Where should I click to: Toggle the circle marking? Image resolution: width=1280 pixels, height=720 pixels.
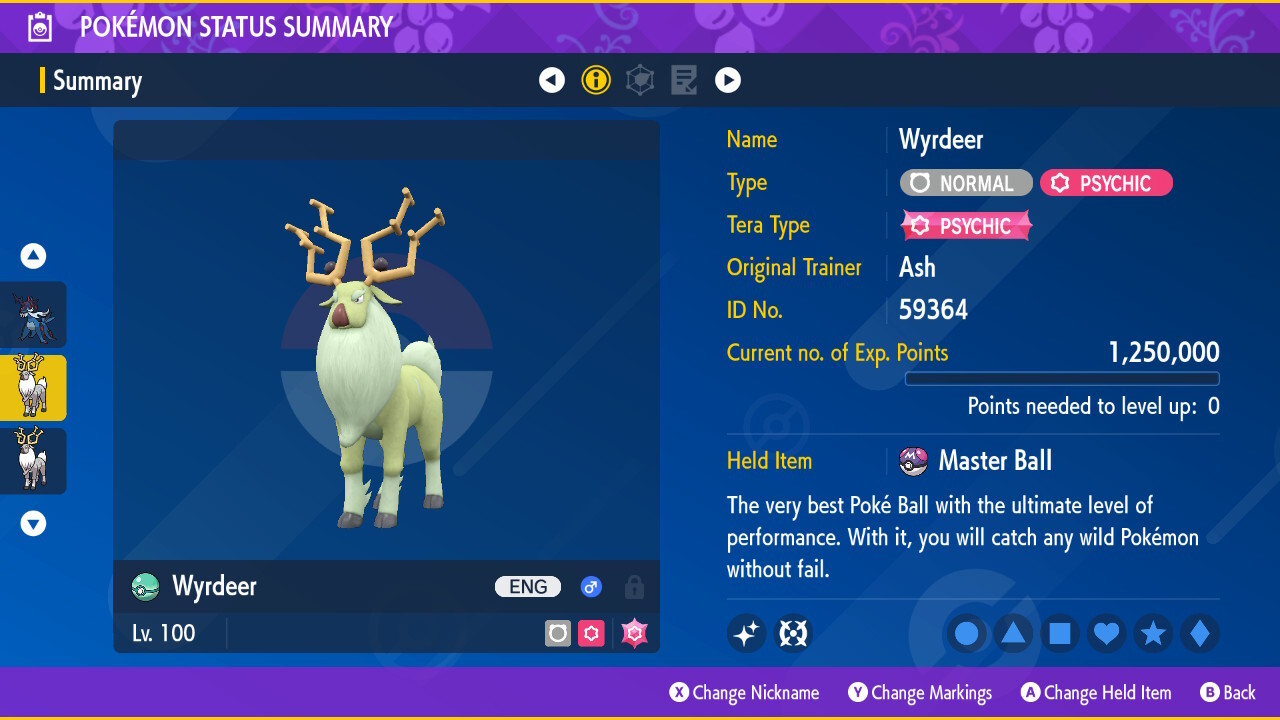pyautogui.click(x=967, y=634)
